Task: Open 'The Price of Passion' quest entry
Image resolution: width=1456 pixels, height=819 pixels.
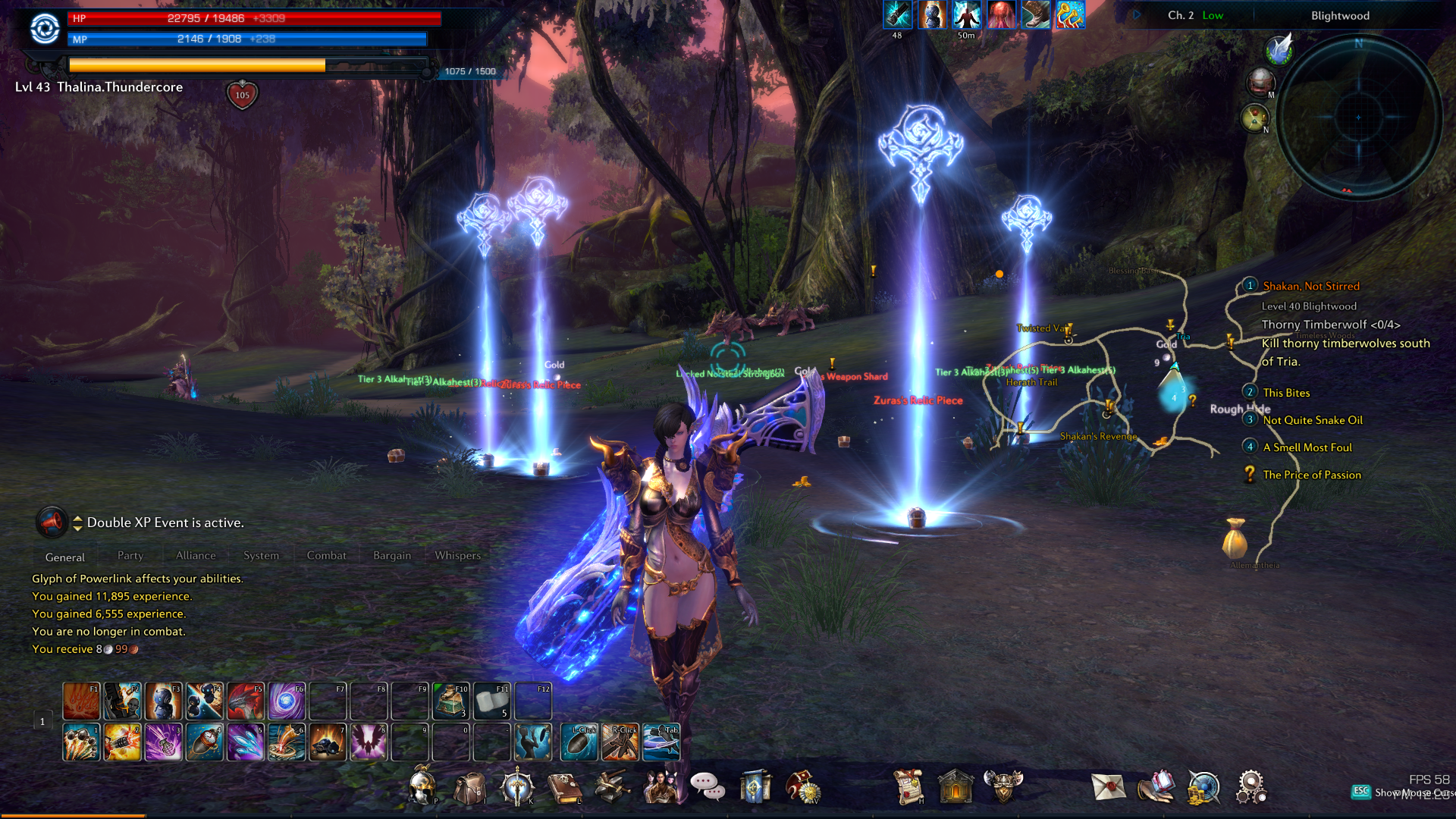Action: [x=1312, y=475]
